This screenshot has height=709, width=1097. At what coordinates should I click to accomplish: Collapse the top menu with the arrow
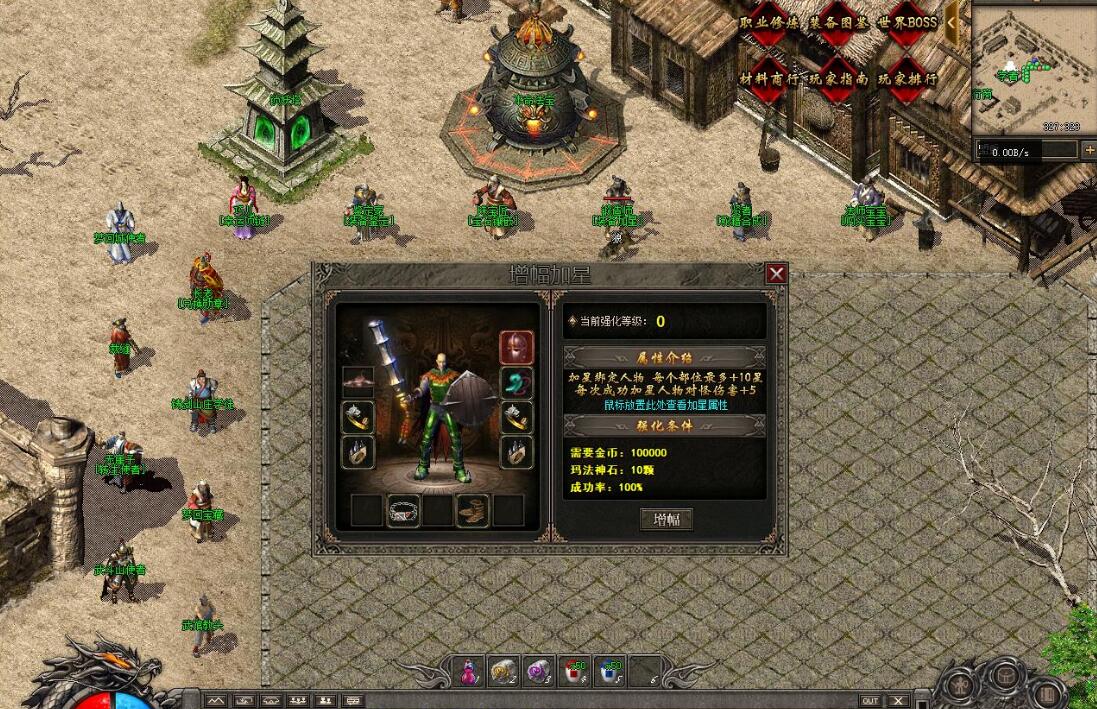point(952,22)
